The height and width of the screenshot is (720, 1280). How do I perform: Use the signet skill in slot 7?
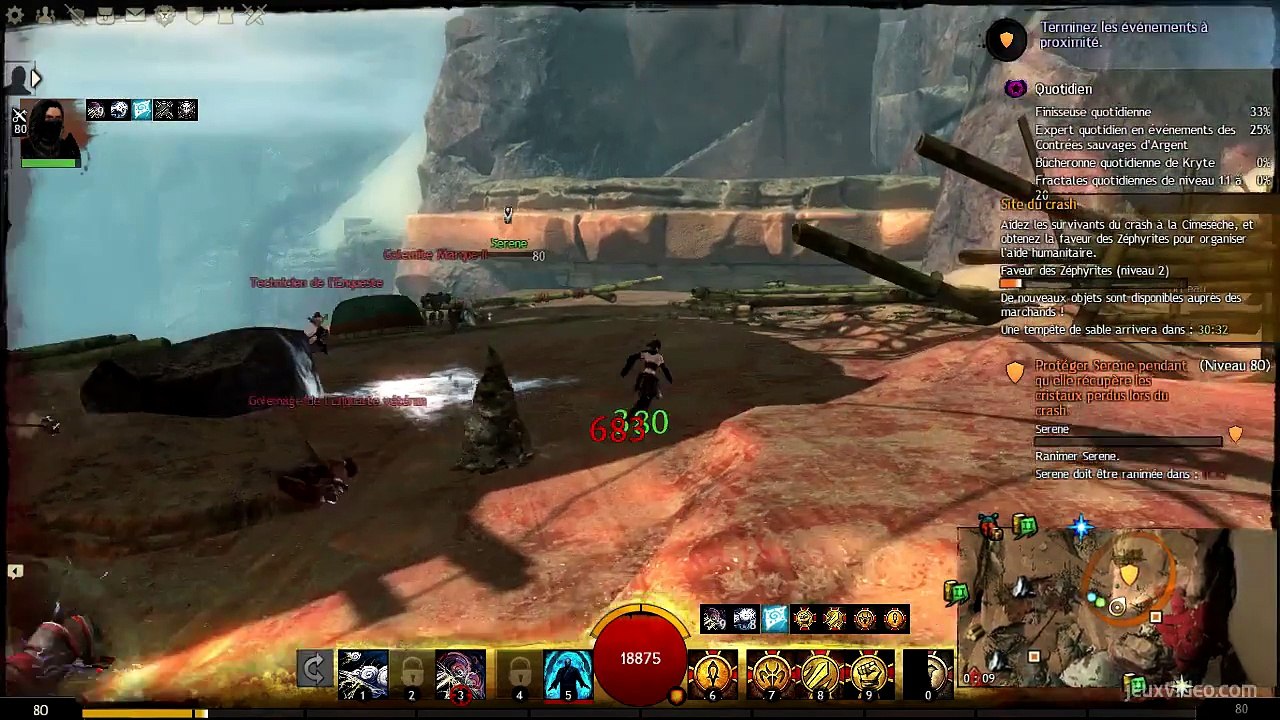pos(770,674)
